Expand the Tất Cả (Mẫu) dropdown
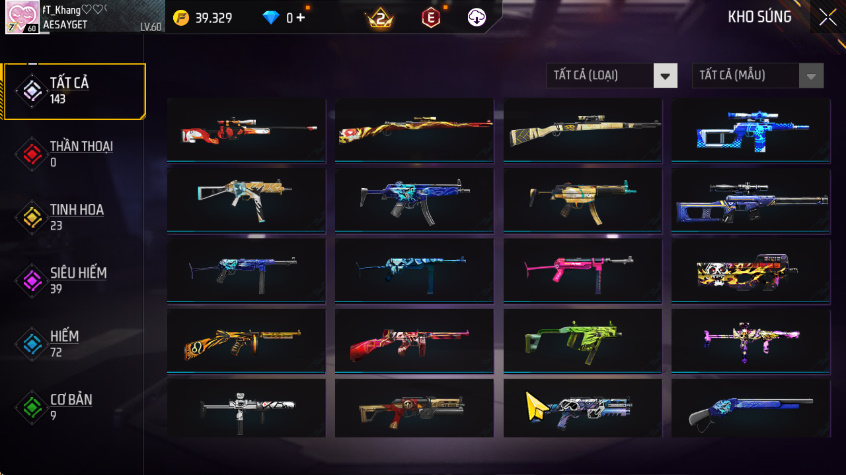Viewport: 846px width, 475px height. coord(758,75)
